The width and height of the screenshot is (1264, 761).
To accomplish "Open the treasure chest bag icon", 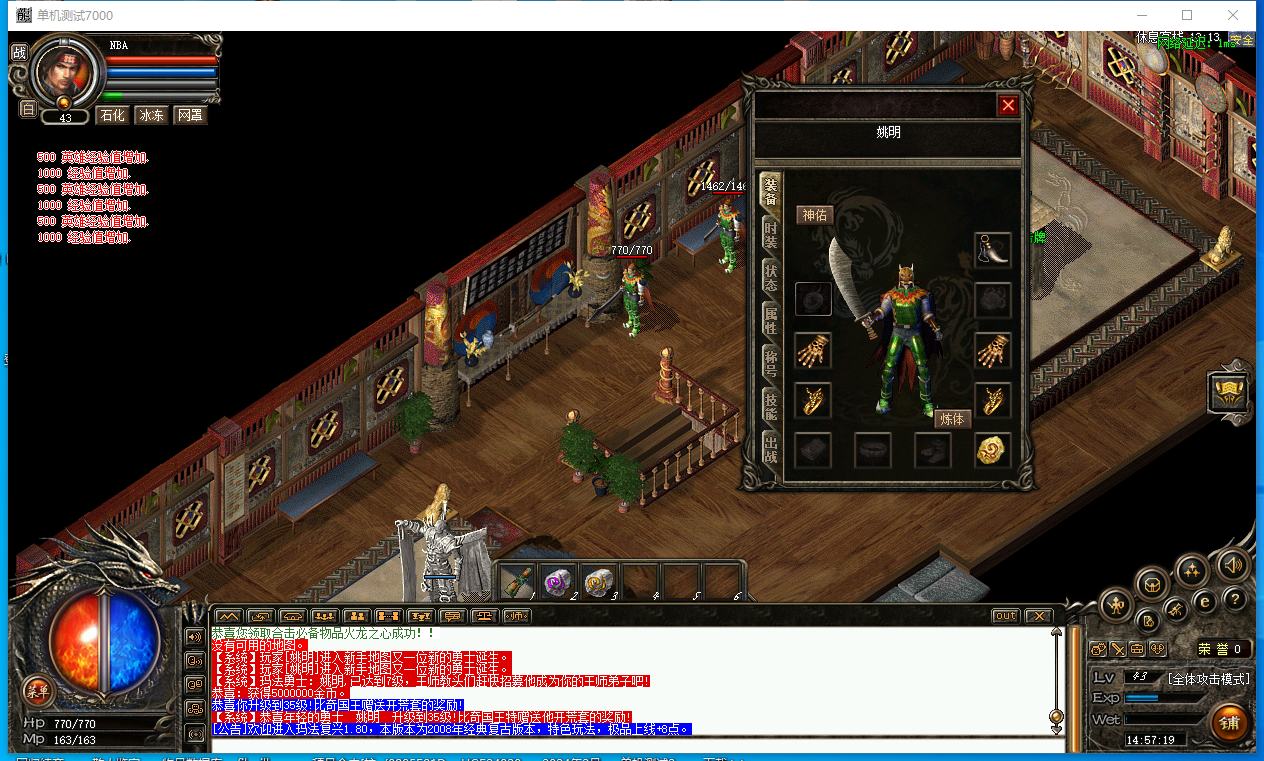I will (1152, 582).
